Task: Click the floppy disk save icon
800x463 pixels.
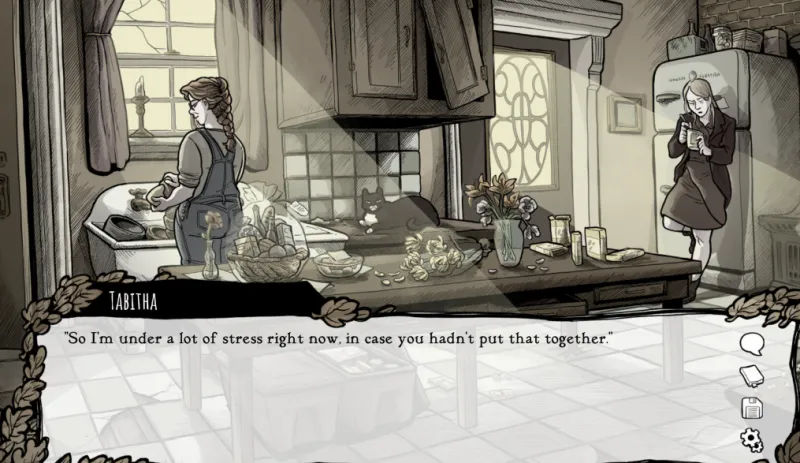Action: (751, 407)
